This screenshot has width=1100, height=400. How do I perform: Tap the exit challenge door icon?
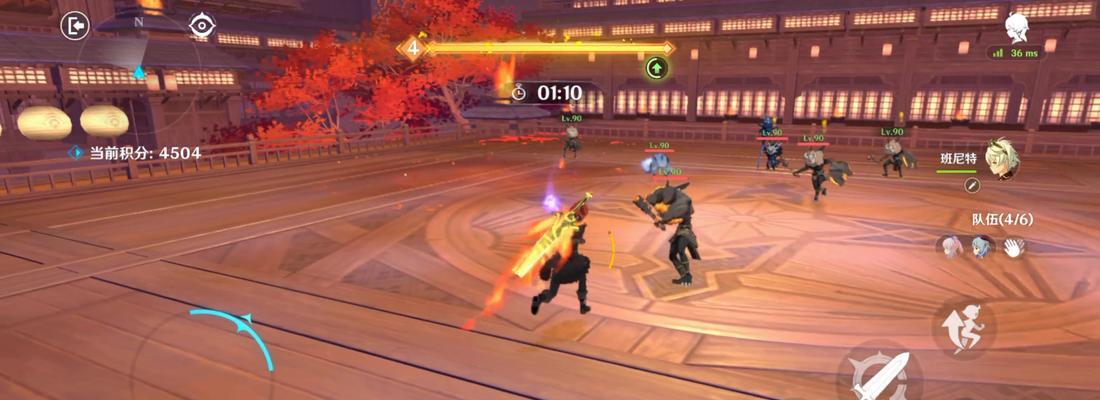[74, 26]
